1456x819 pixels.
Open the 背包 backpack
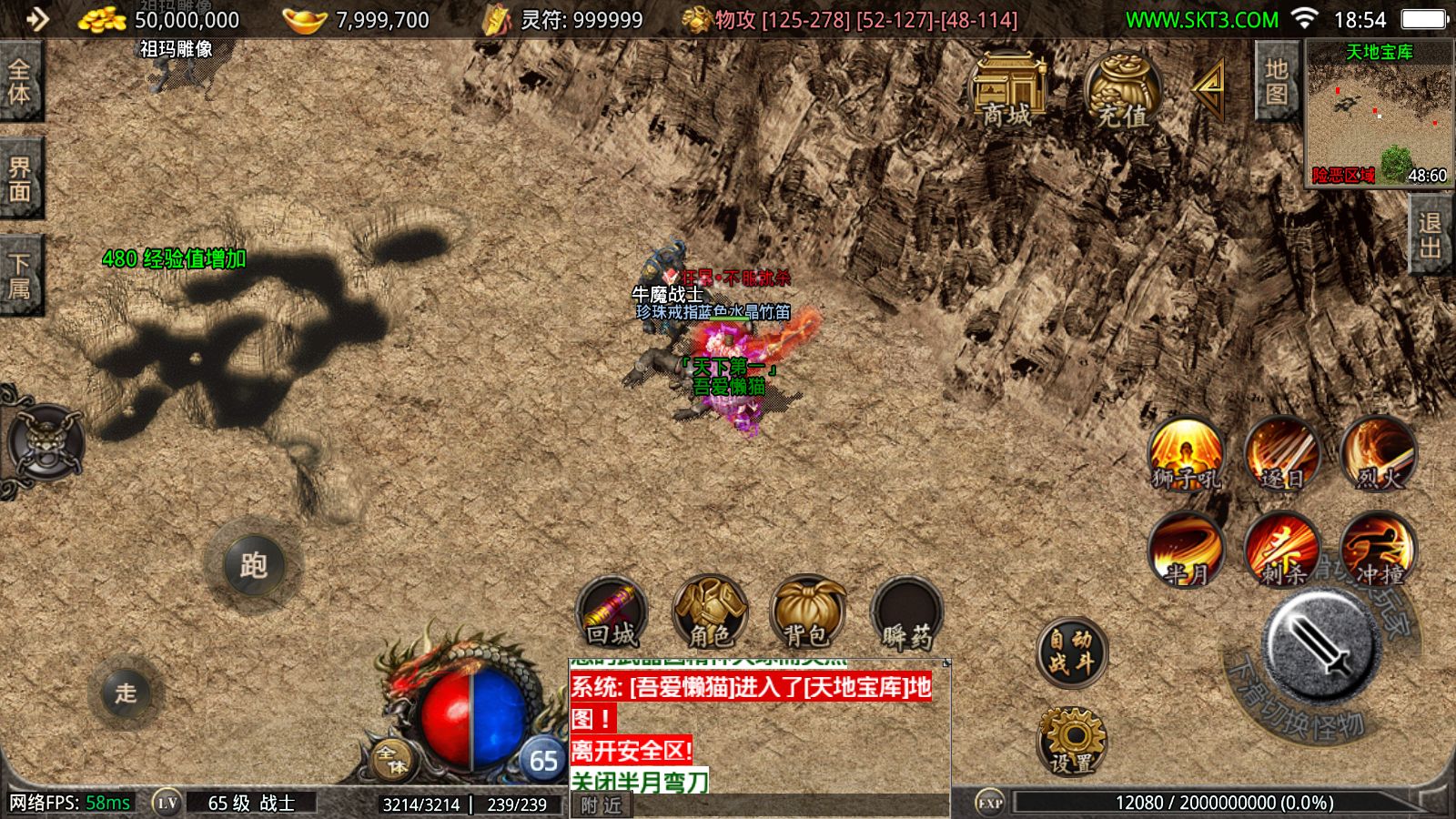pos(807,612)
